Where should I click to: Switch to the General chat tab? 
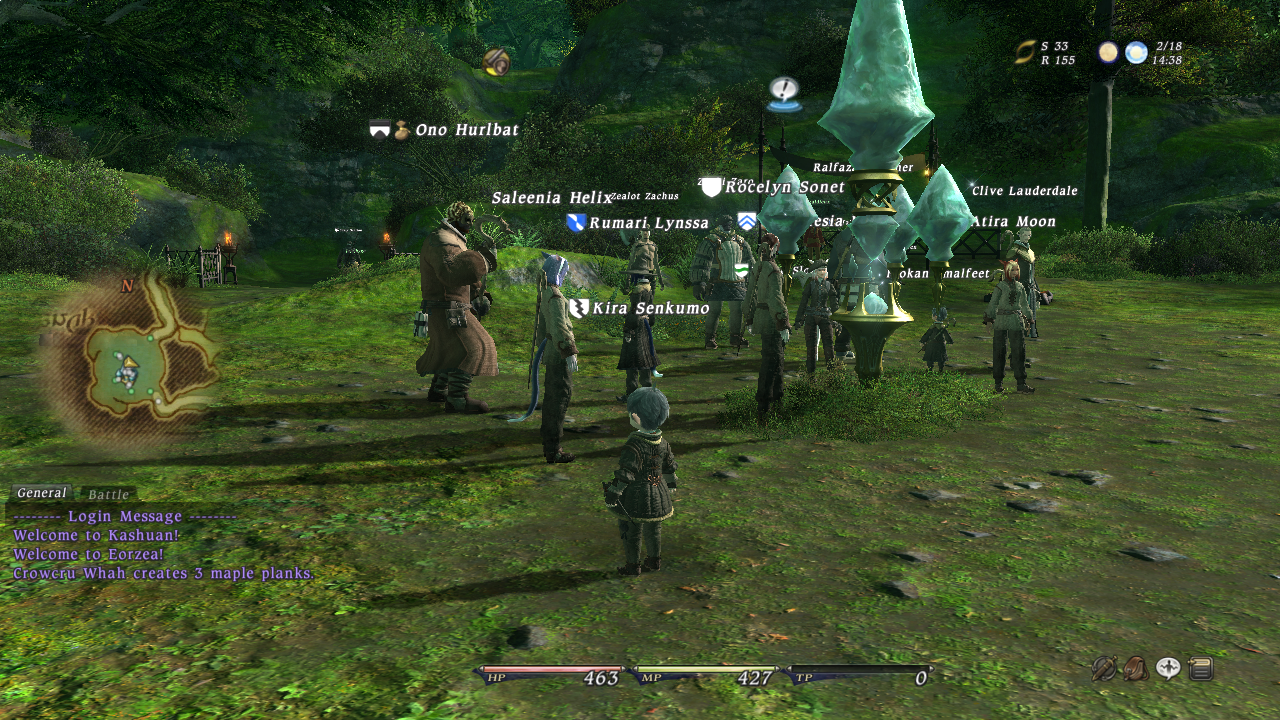[x=41, y=493]
